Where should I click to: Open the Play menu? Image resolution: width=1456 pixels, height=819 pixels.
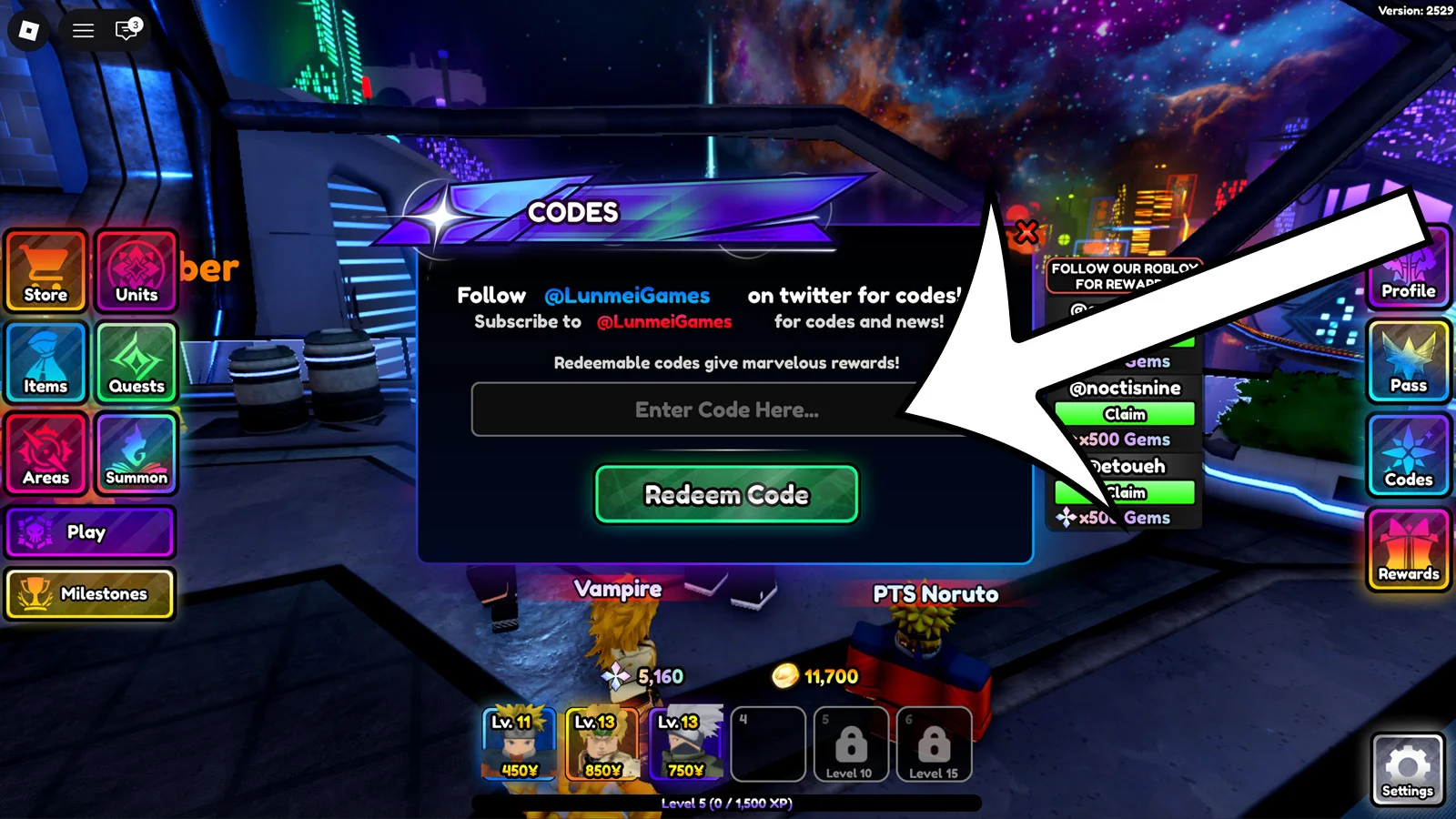(91, 532)
